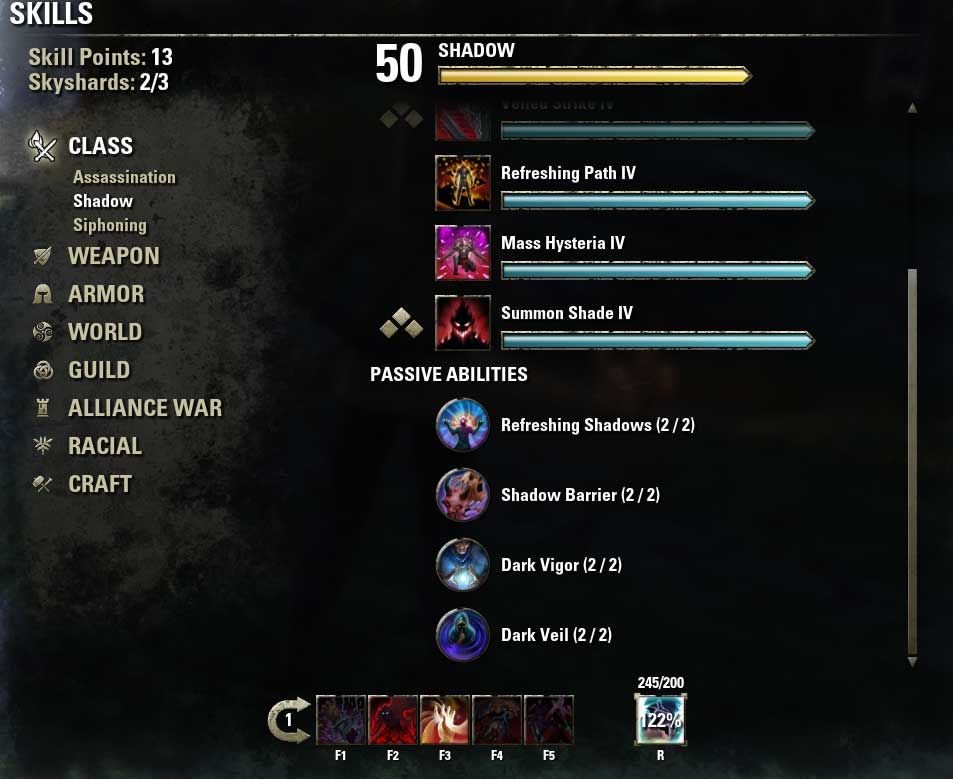Viewport: 953px width, 779px height.
Task: Select the Dark Veil passive icon
Action: click(x=463, y=635)
